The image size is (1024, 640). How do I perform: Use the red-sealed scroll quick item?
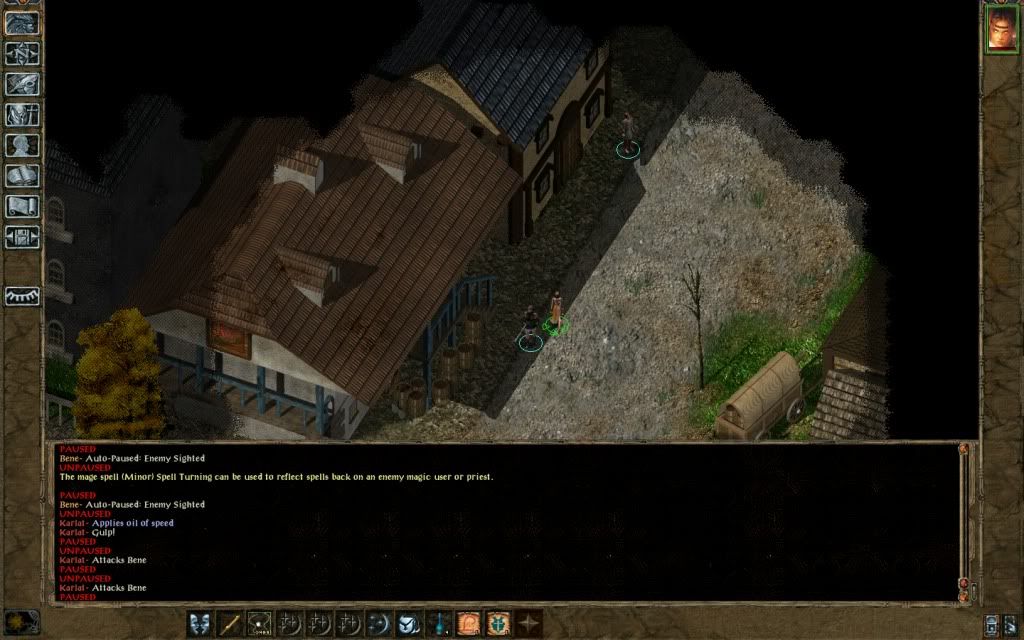tap(468, 622)
